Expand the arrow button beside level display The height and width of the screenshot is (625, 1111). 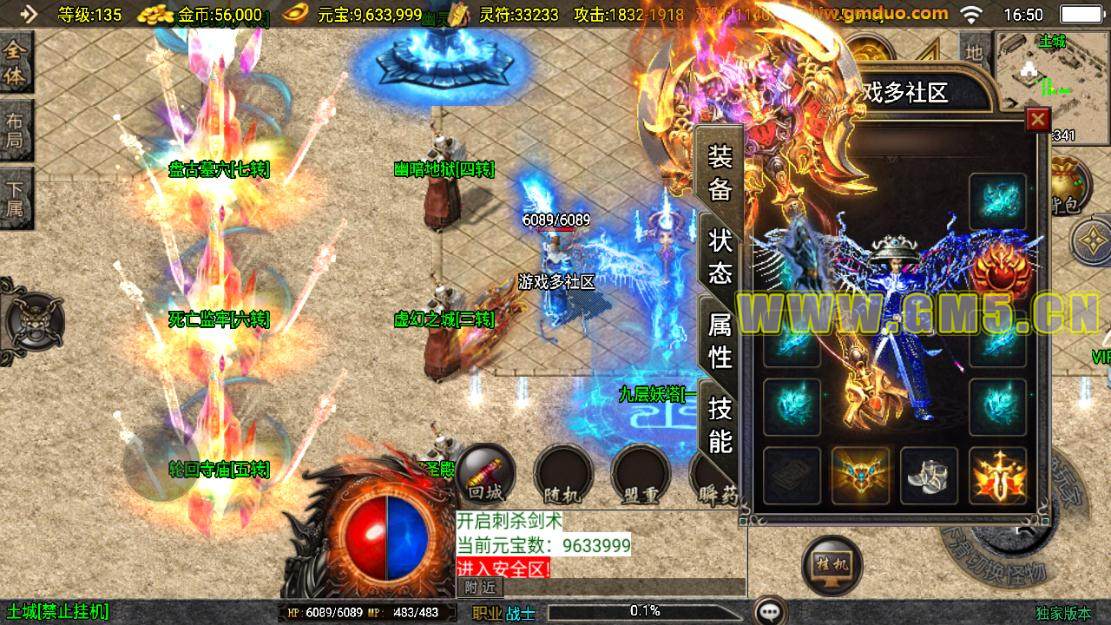coord(28,14)
